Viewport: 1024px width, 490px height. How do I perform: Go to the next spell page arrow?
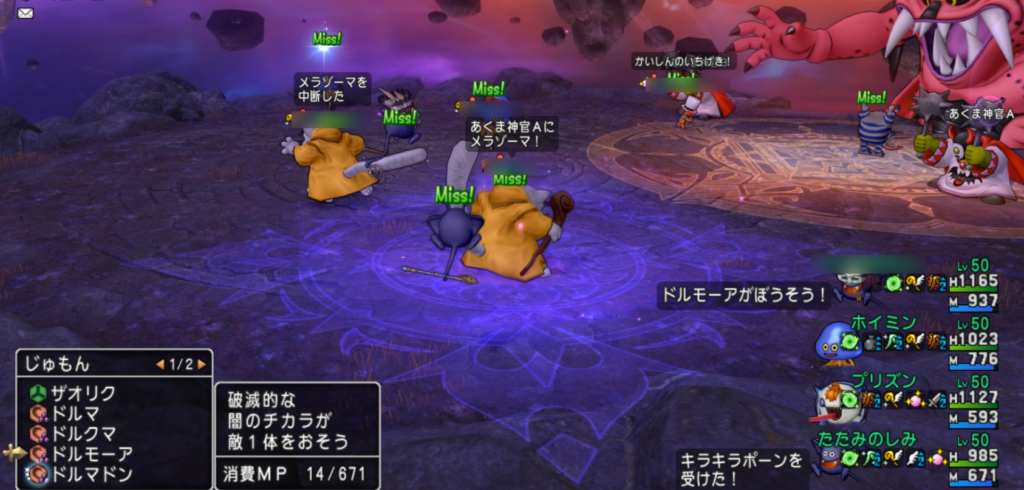tap(201, 365)
